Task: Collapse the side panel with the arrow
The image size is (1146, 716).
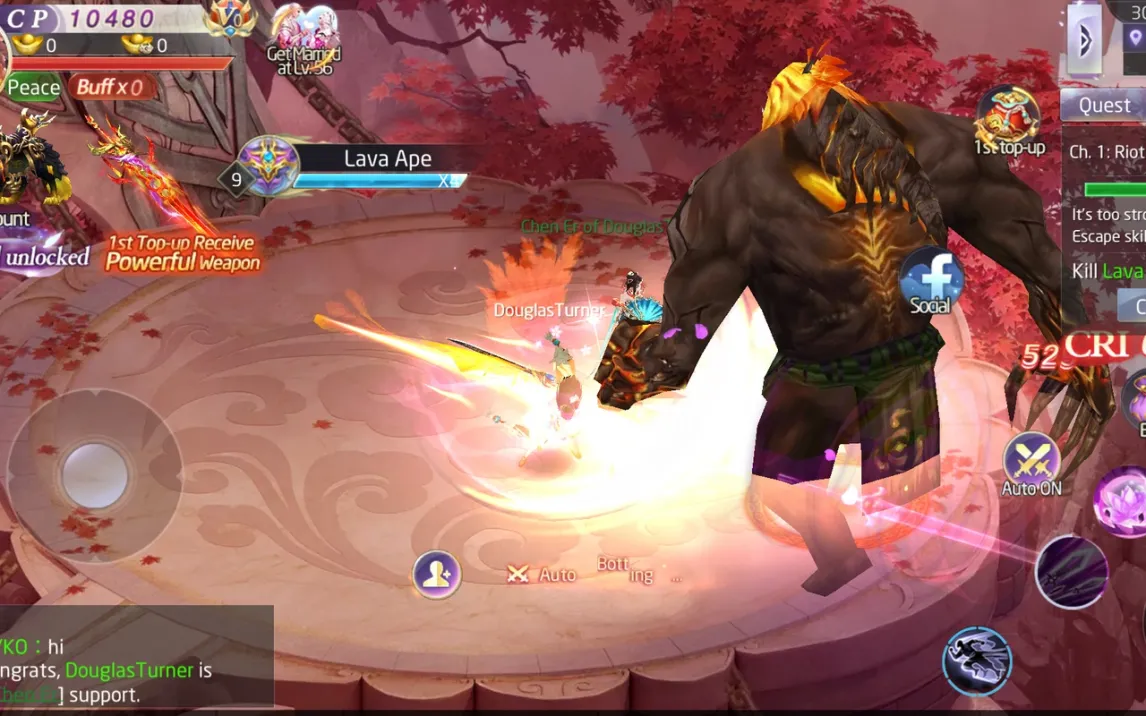Action: [x=1084, y=39]
